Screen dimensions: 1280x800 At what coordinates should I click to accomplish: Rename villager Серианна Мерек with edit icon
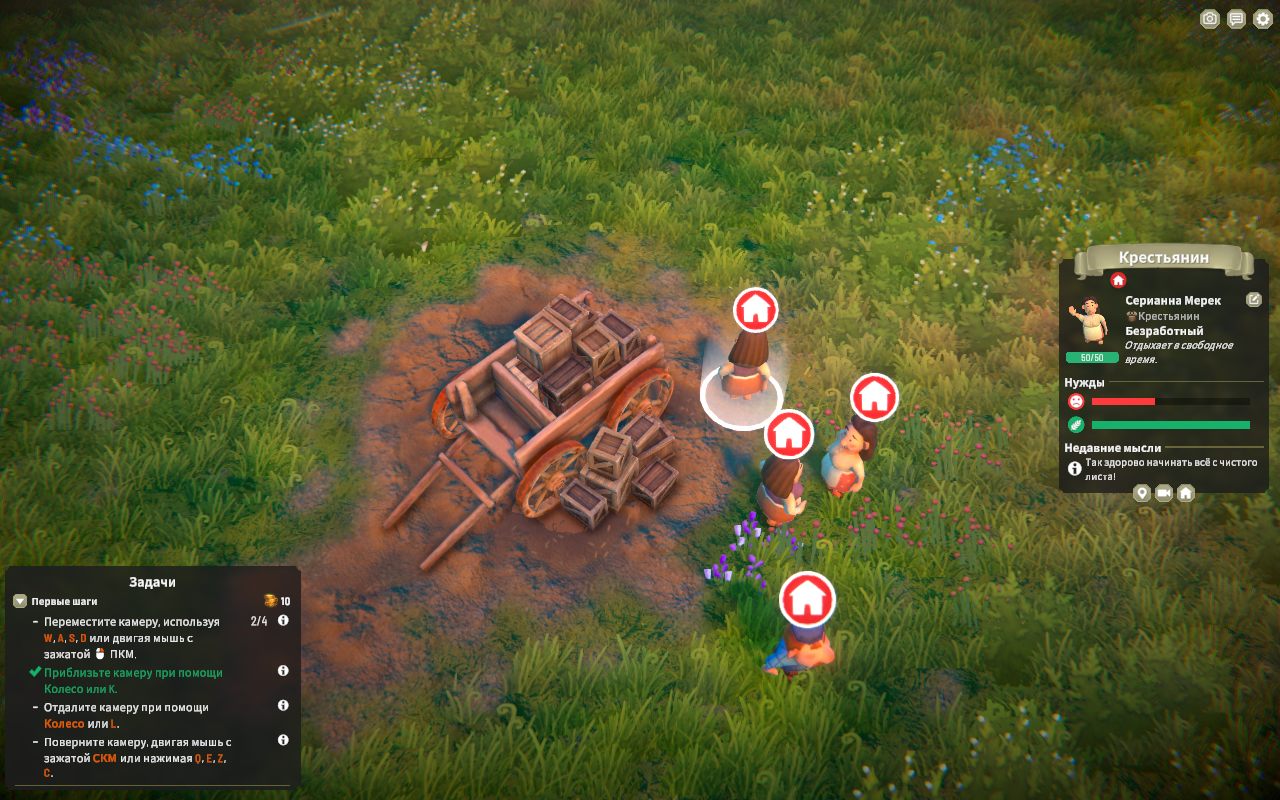[x=1254, y=300]
